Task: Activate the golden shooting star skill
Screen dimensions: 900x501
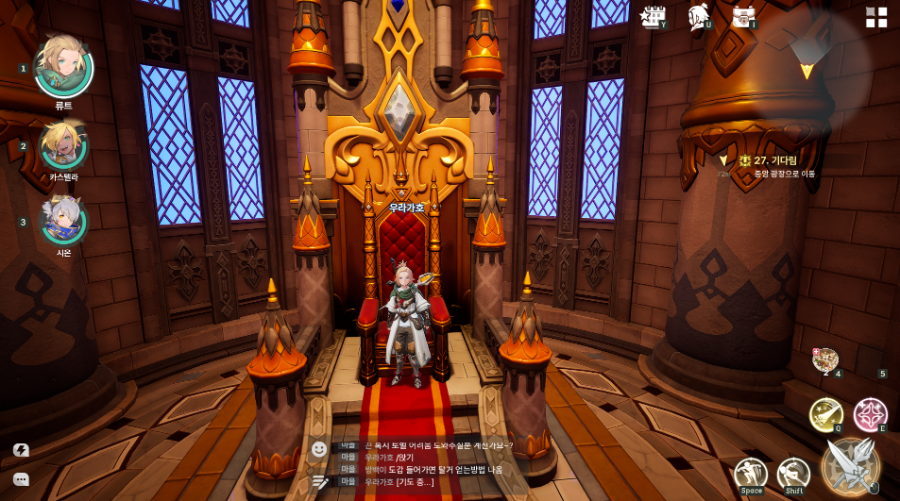Action: (x=826, y=414)
